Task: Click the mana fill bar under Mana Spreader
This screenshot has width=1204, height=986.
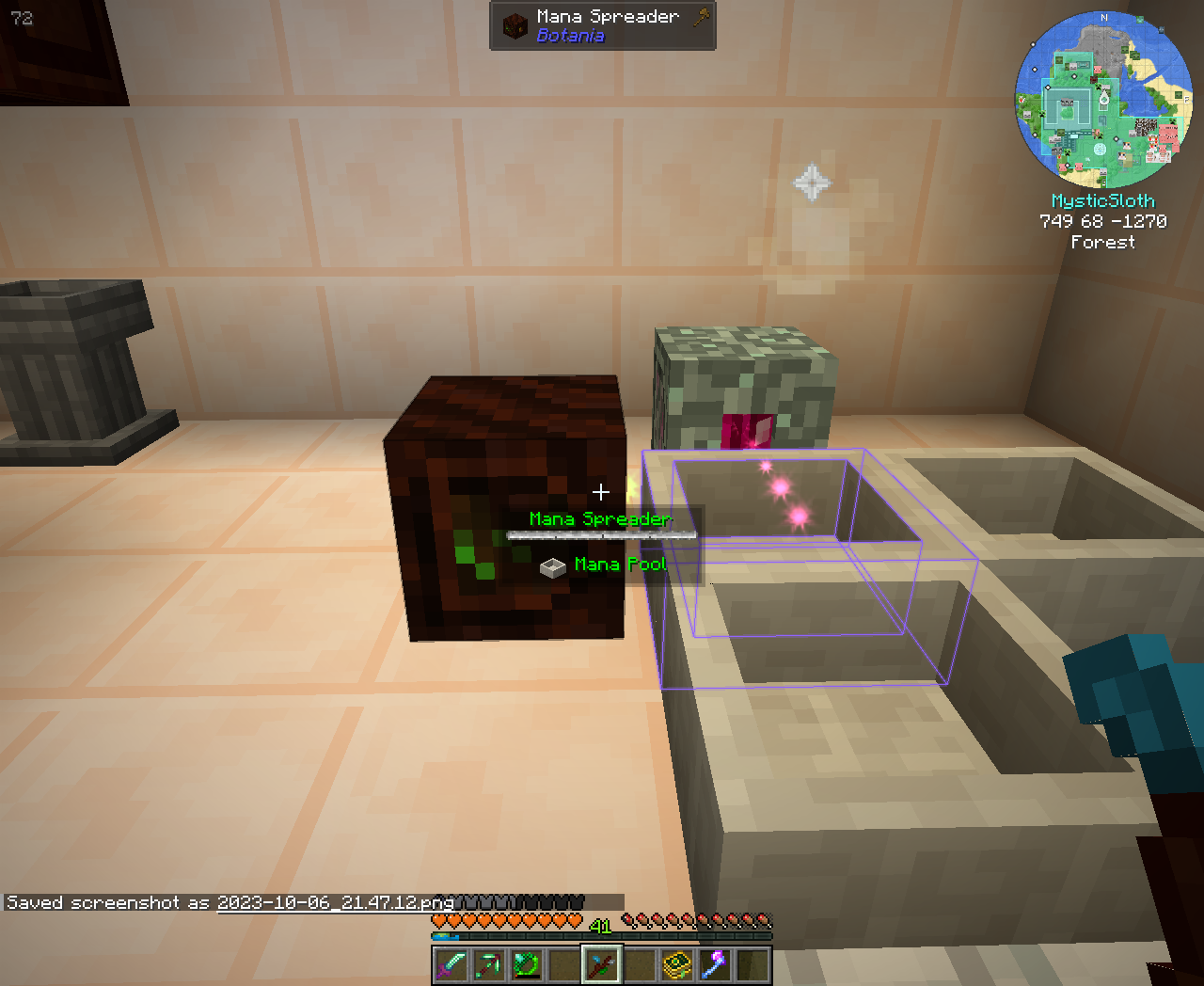Action: point(599,533)
